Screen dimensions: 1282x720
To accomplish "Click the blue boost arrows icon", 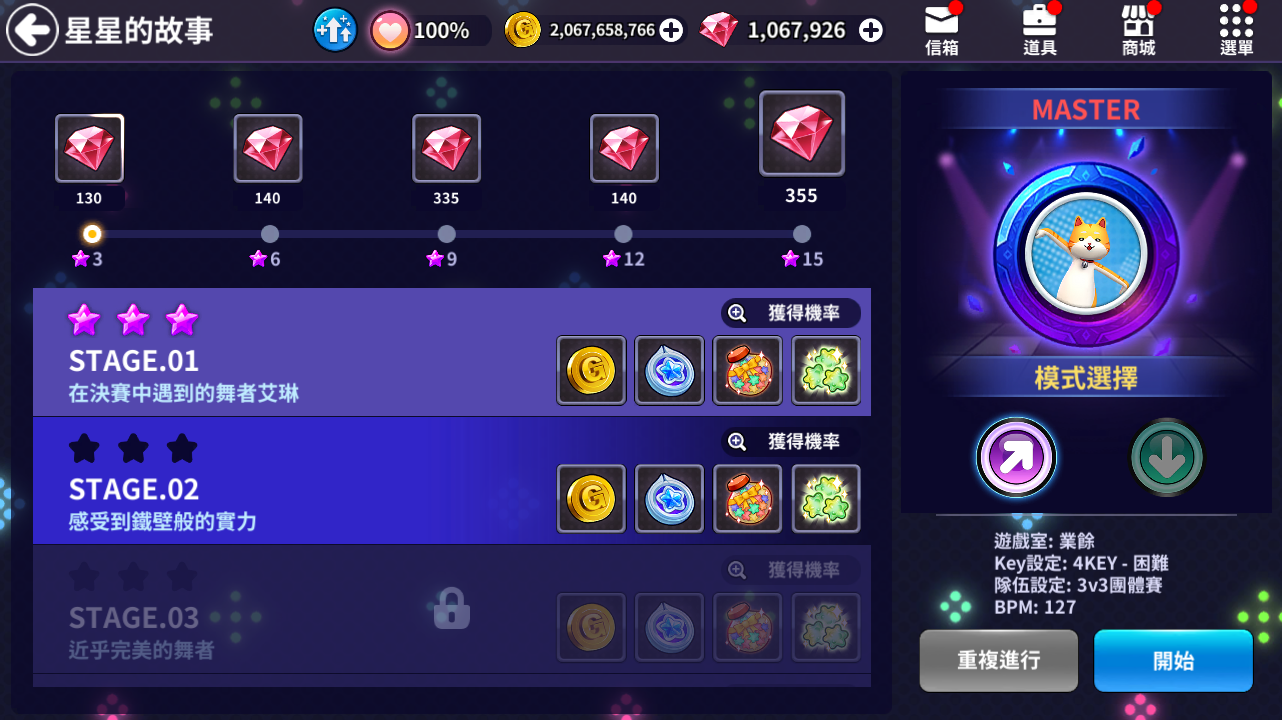I will tap(333, 30).
